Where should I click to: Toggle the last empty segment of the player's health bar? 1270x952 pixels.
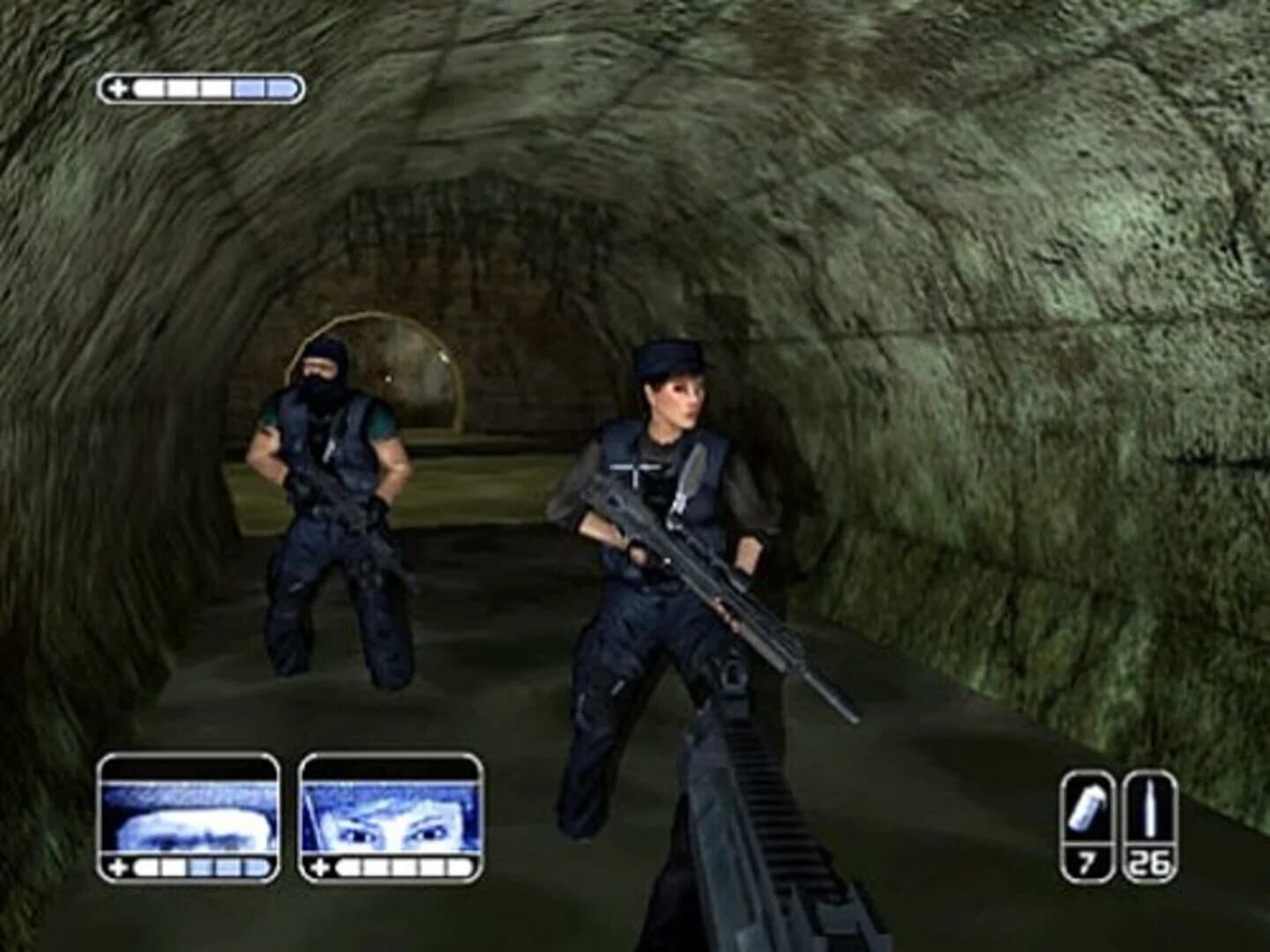click(280, 87)
